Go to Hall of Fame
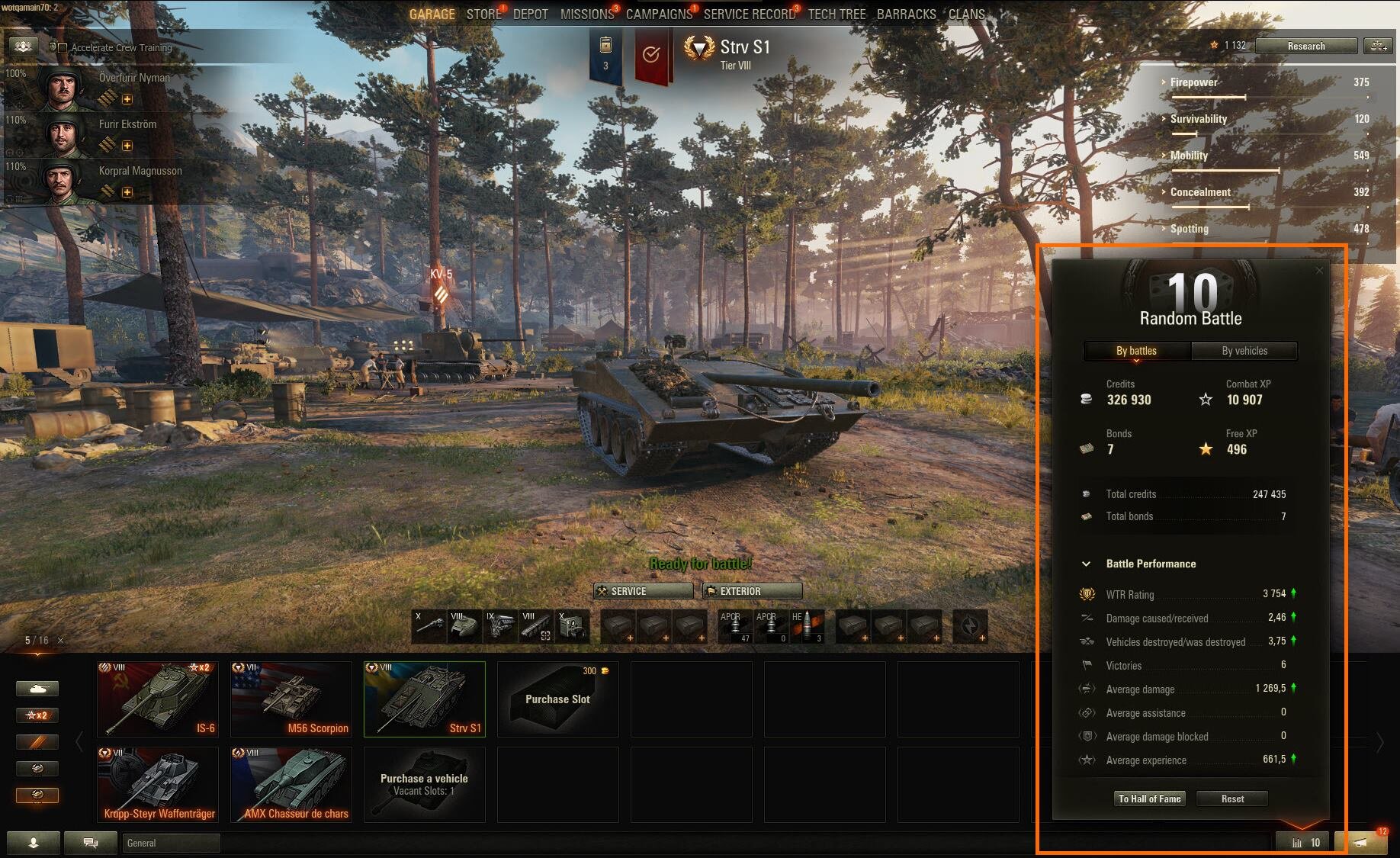This screenshot has width=1400, height=858. click(x=1149, y=799)
